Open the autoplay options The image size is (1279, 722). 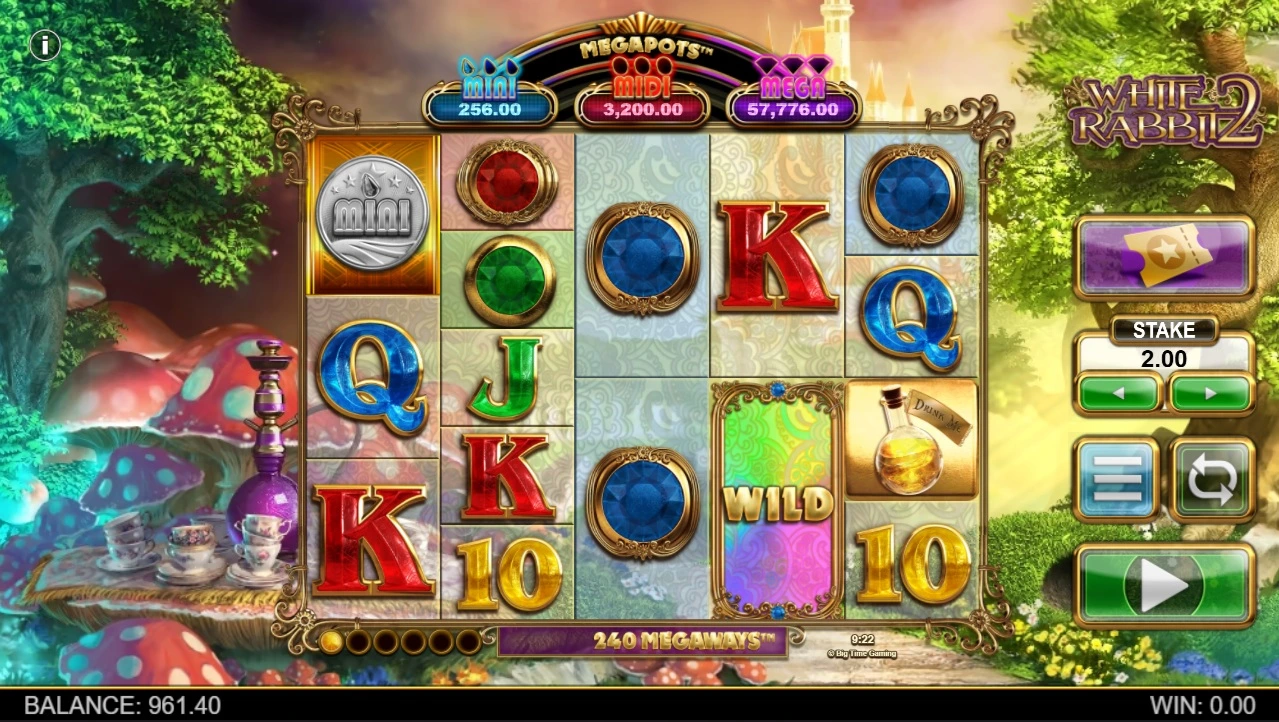point(1212,479)
